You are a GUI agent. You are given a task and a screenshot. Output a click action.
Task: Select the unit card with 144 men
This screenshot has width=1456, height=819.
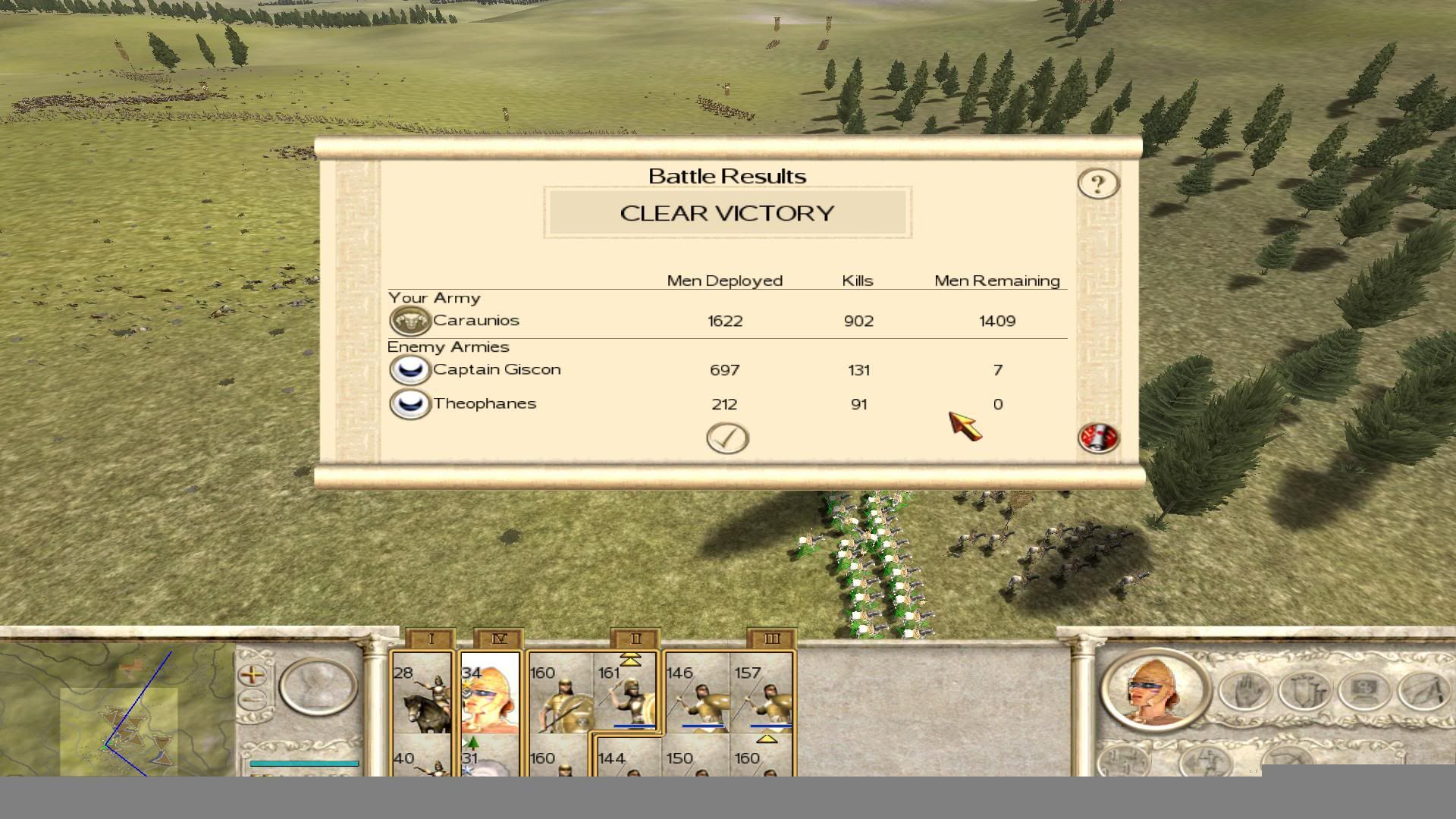[628, 761]
